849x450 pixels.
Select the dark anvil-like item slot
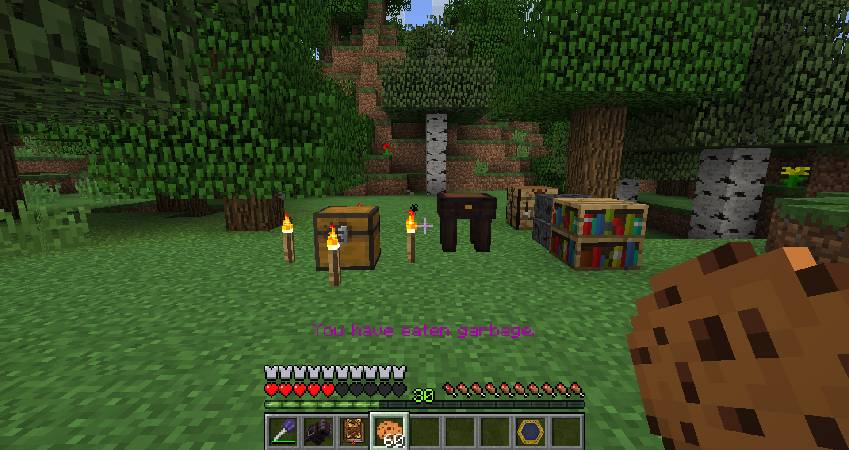(x=318, y=431)
